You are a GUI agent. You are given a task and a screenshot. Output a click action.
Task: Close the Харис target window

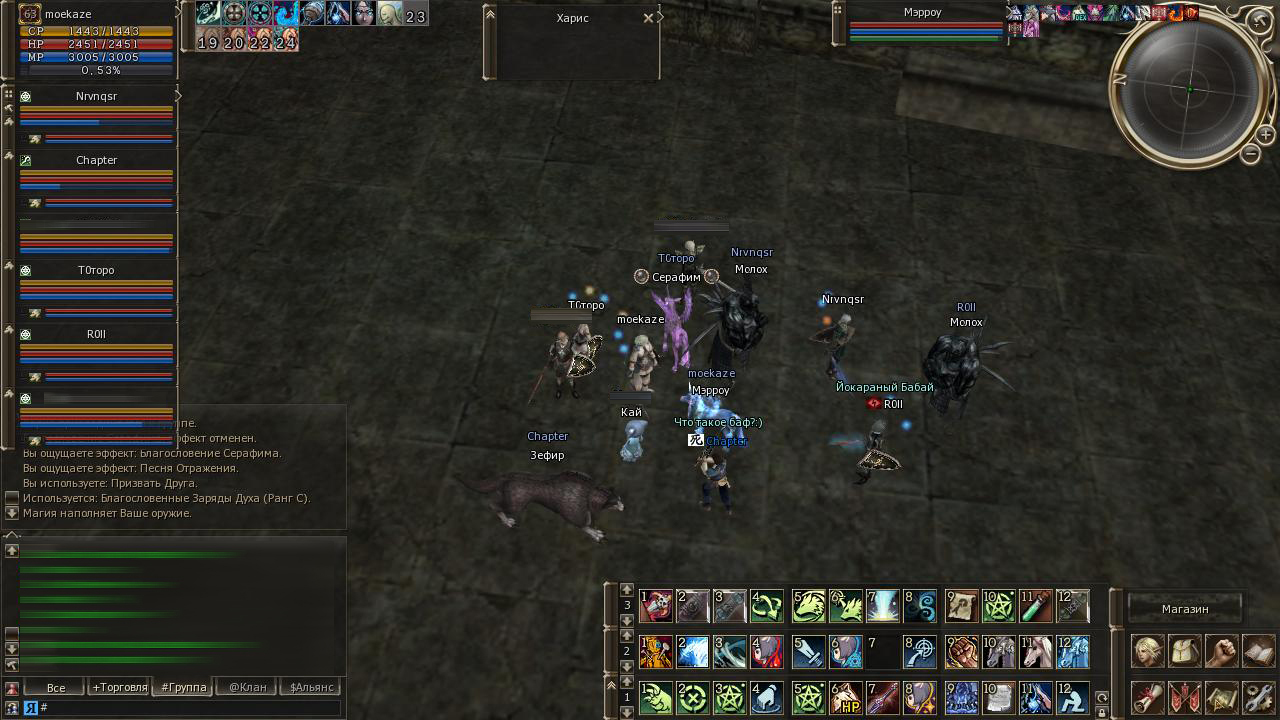point(648,18)
